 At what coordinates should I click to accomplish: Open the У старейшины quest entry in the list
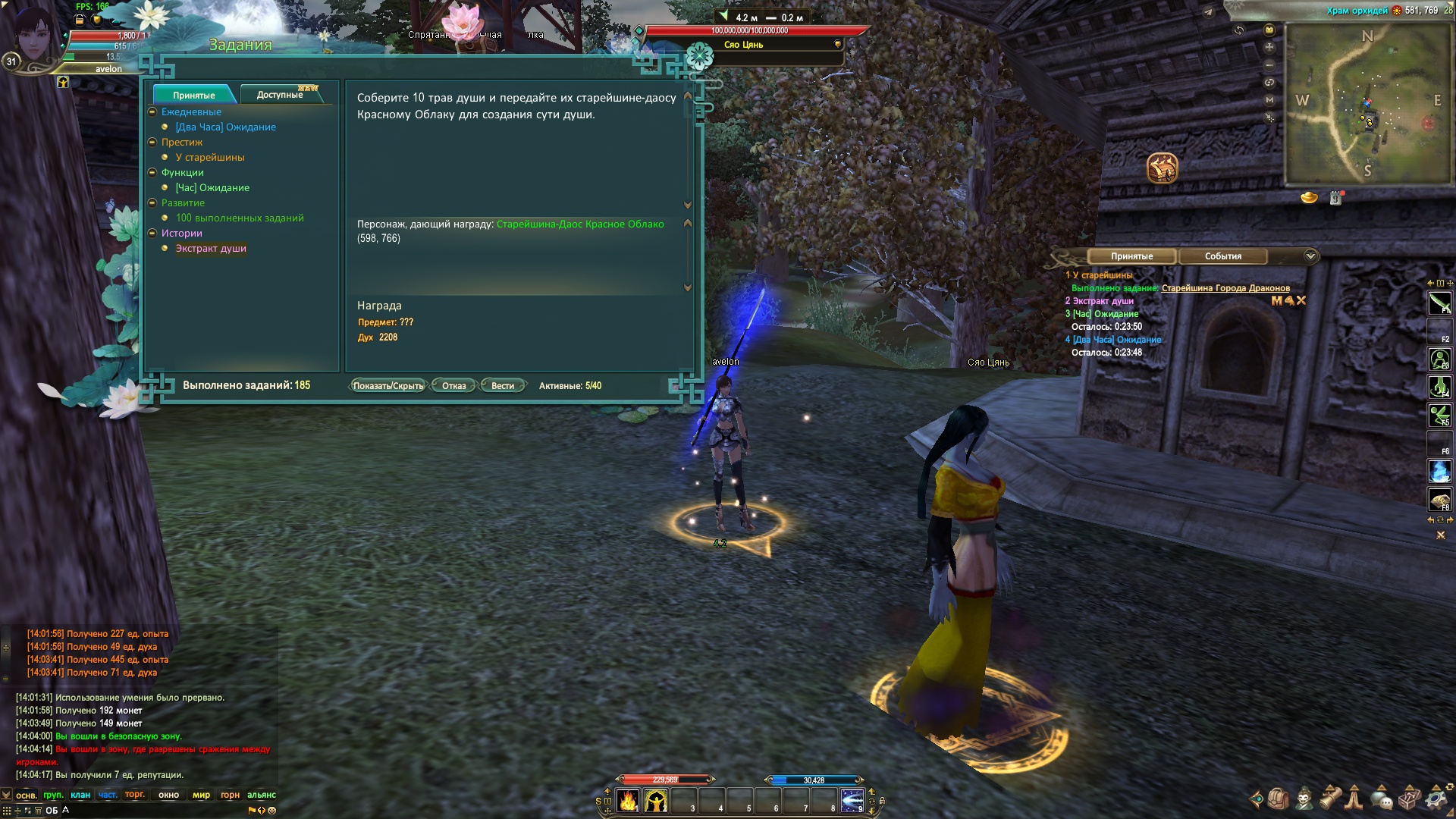(x=210, y=158)
